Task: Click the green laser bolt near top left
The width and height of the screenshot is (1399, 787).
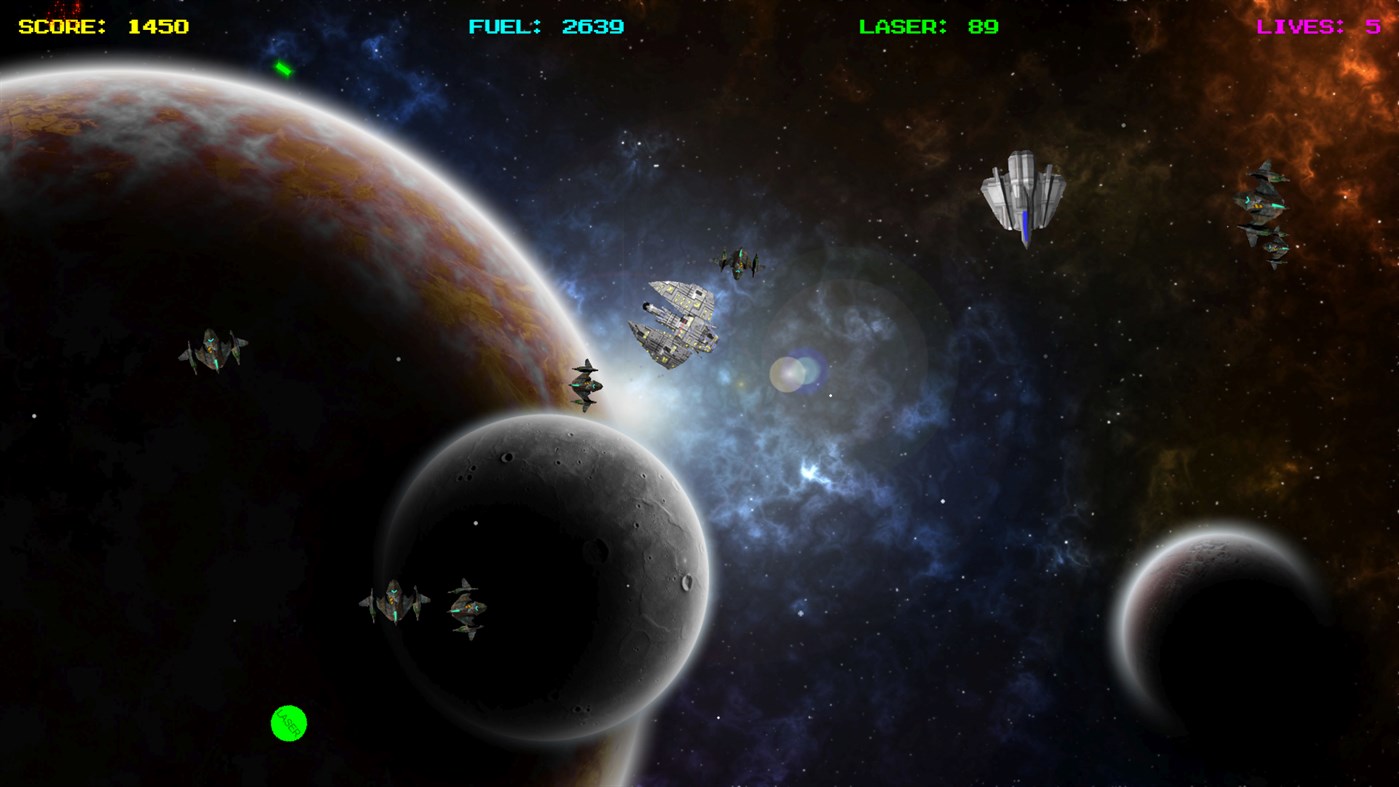Action: (283, 70)
